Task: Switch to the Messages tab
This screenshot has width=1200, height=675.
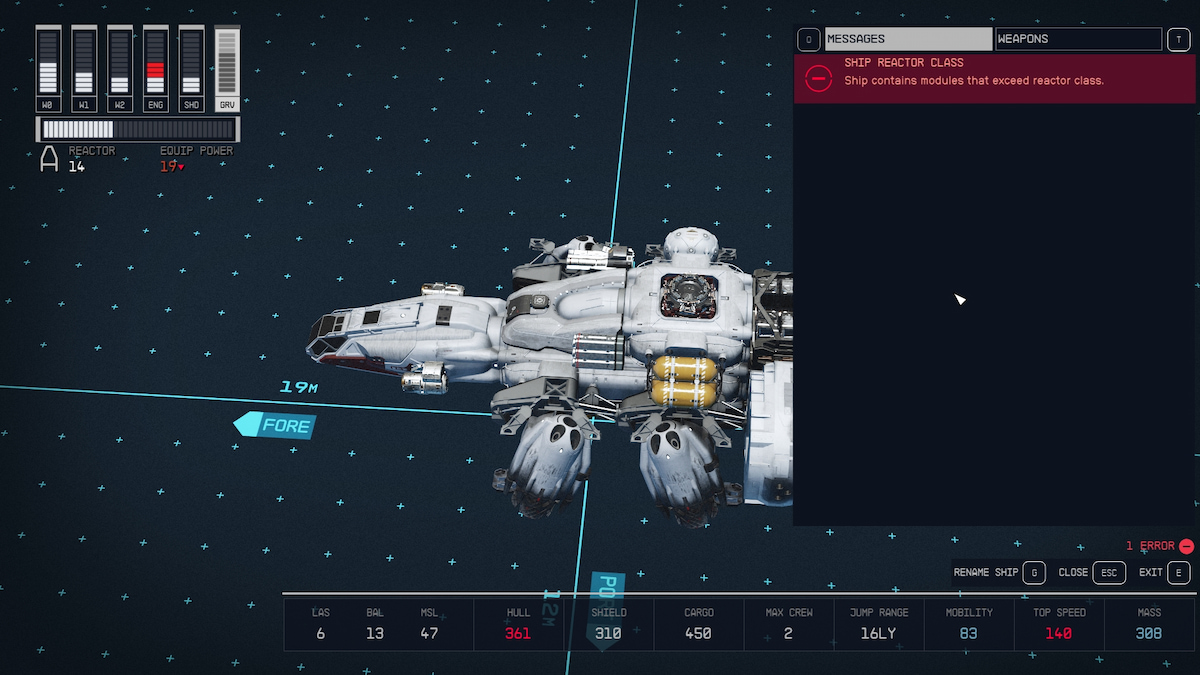Action: click(x=908, y=39)
